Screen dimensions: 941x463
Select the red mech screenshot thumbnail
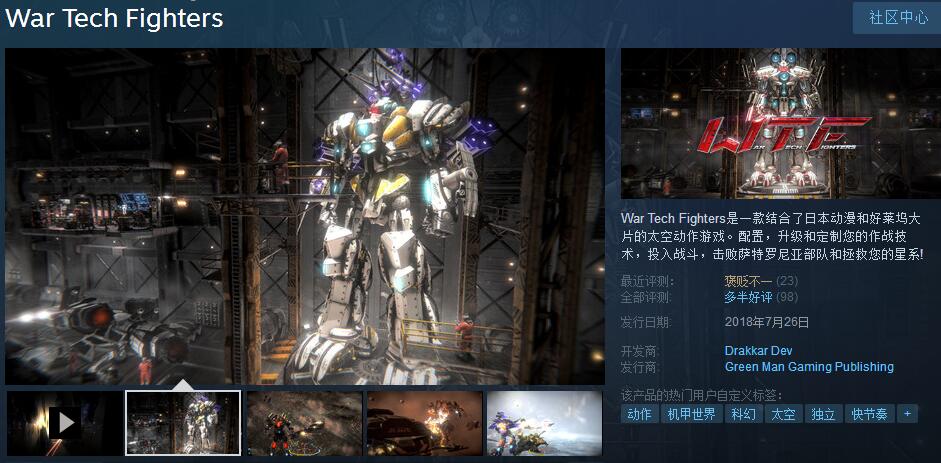point(304,422)
